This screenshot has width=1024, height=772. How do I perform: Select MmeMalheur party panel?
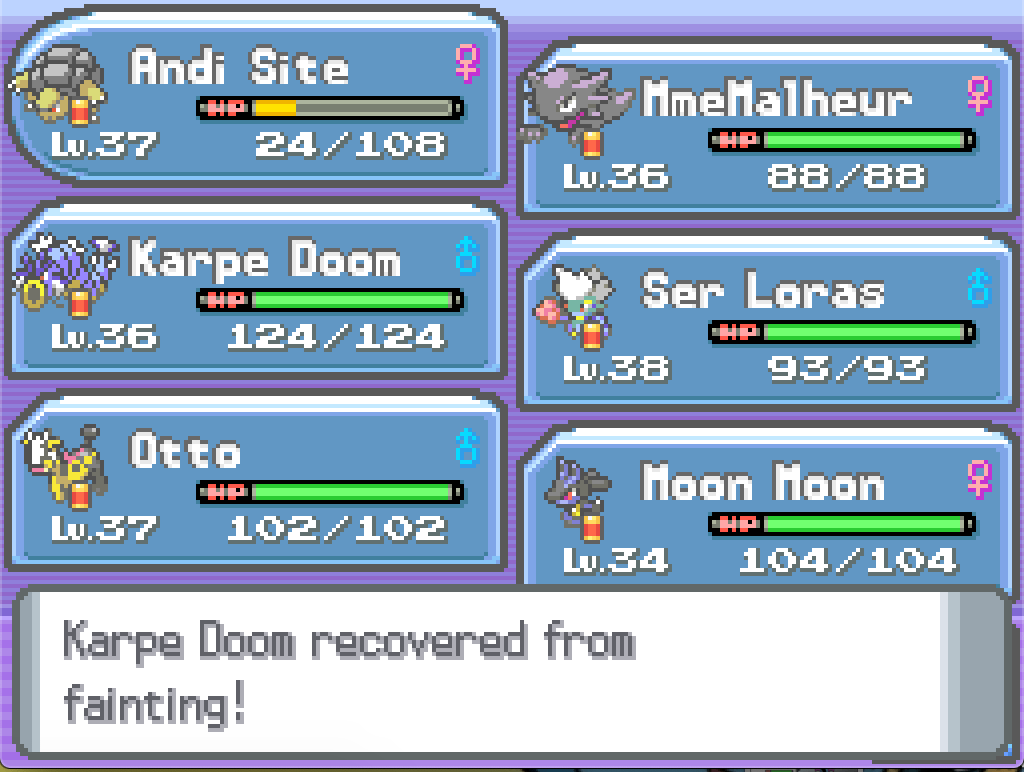click(x=765, y=130)
